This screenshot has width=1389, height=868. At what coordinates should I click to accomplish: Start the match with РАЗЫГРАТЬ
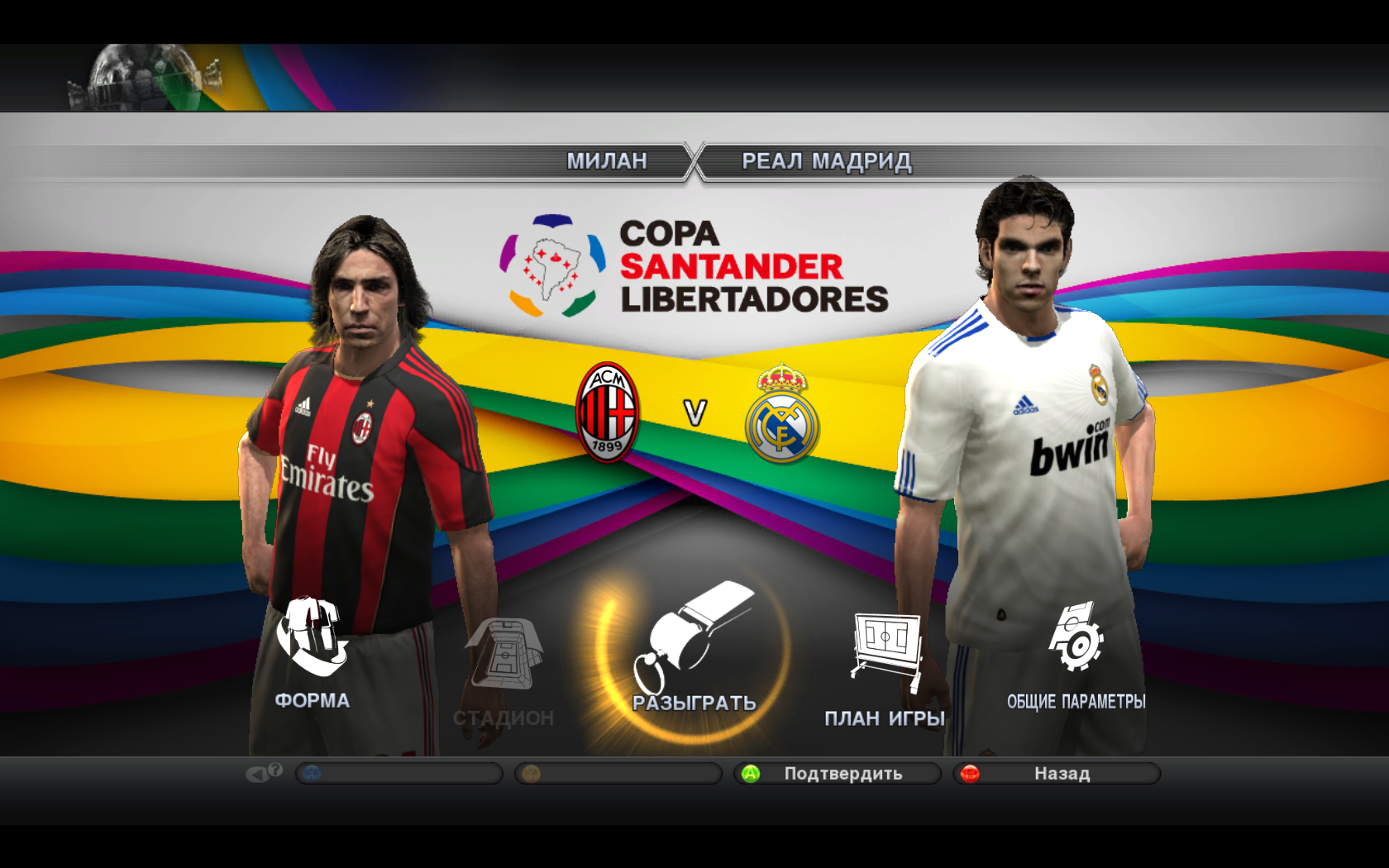pos(693,653)
